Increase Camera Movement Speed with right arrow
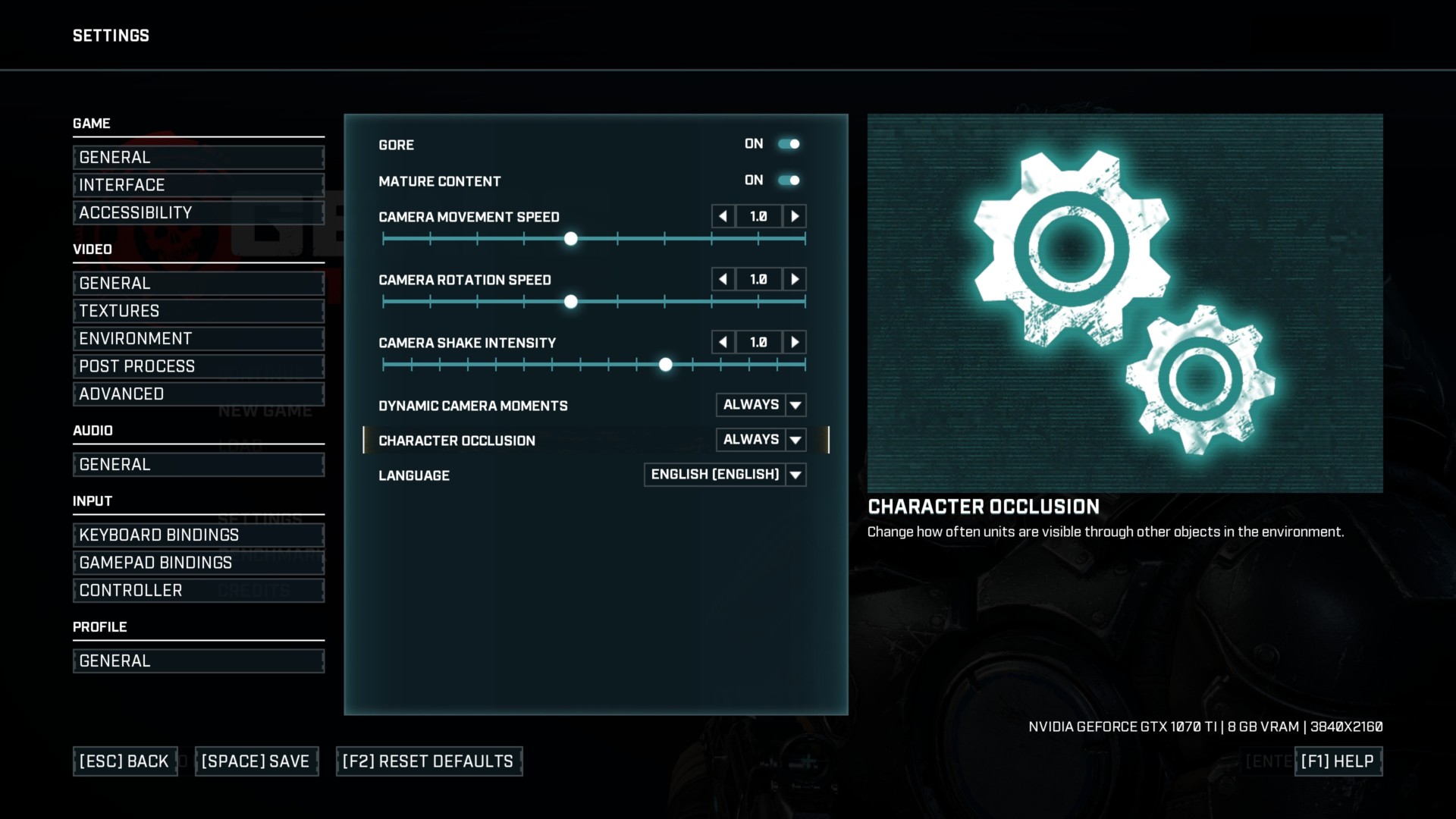 (795, 217)
